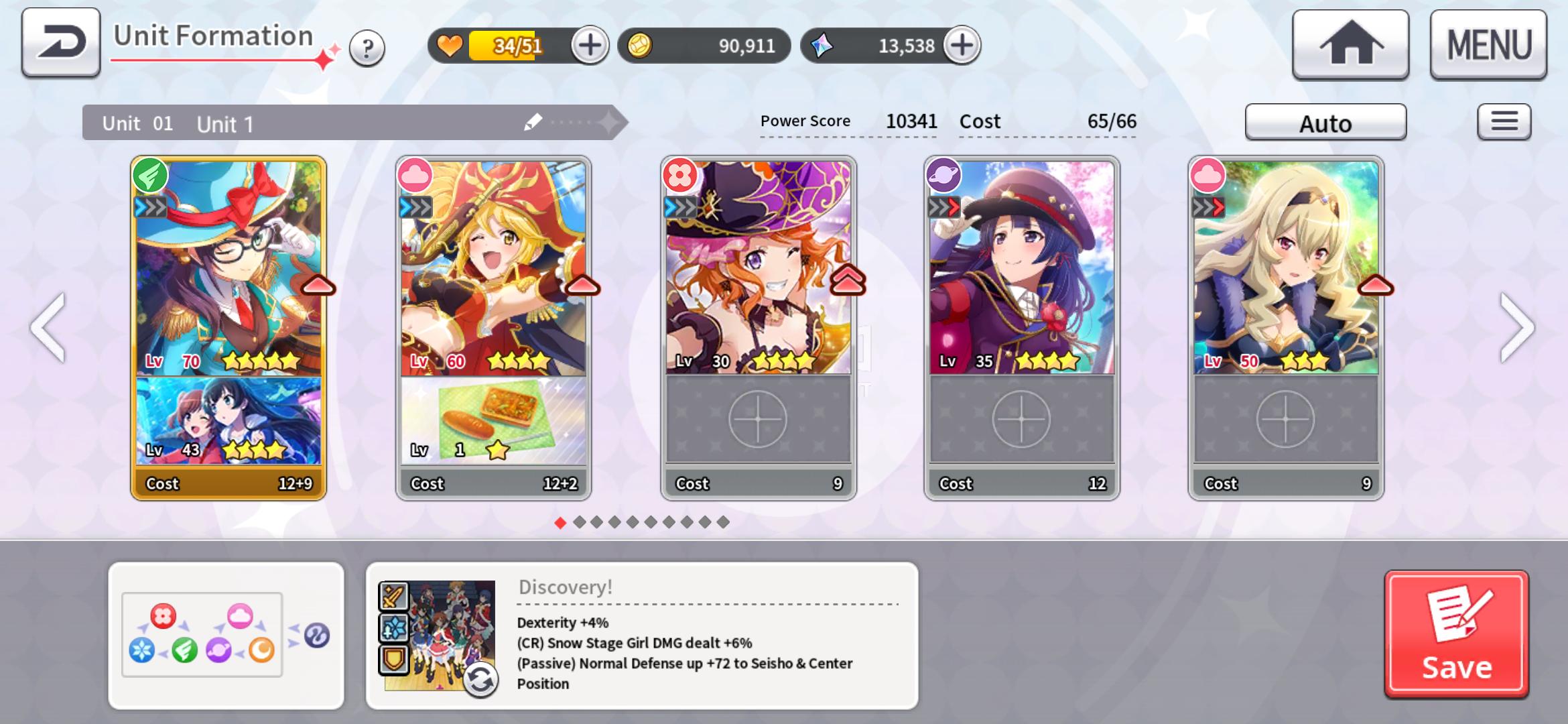This screenshot has width=1568, height=724.
Task: Choose the Lv 43 memoir on first card
Action: coord(228,421)
